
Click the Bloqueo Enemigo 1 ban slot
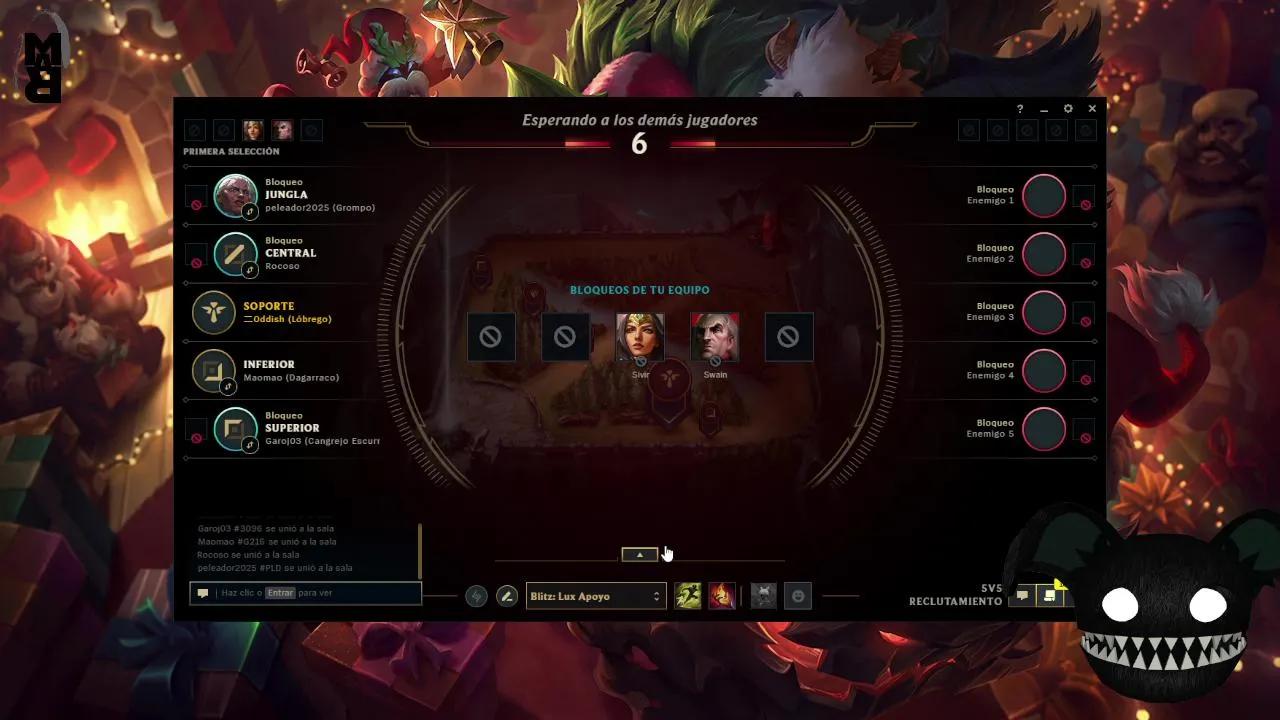point(1043,196)
